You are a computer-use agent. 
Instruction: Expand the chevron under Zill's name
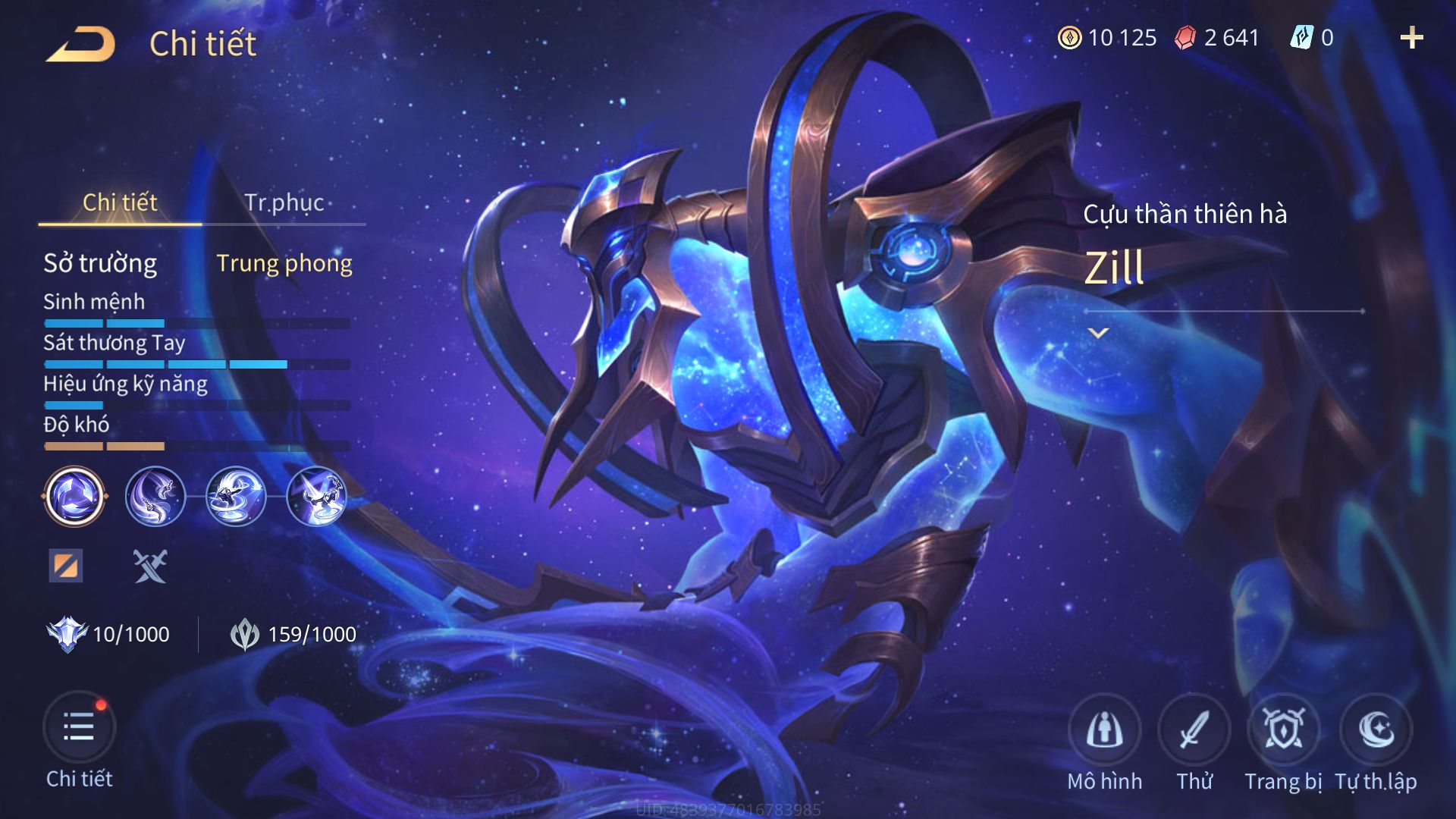click(x=1098, y=333)
